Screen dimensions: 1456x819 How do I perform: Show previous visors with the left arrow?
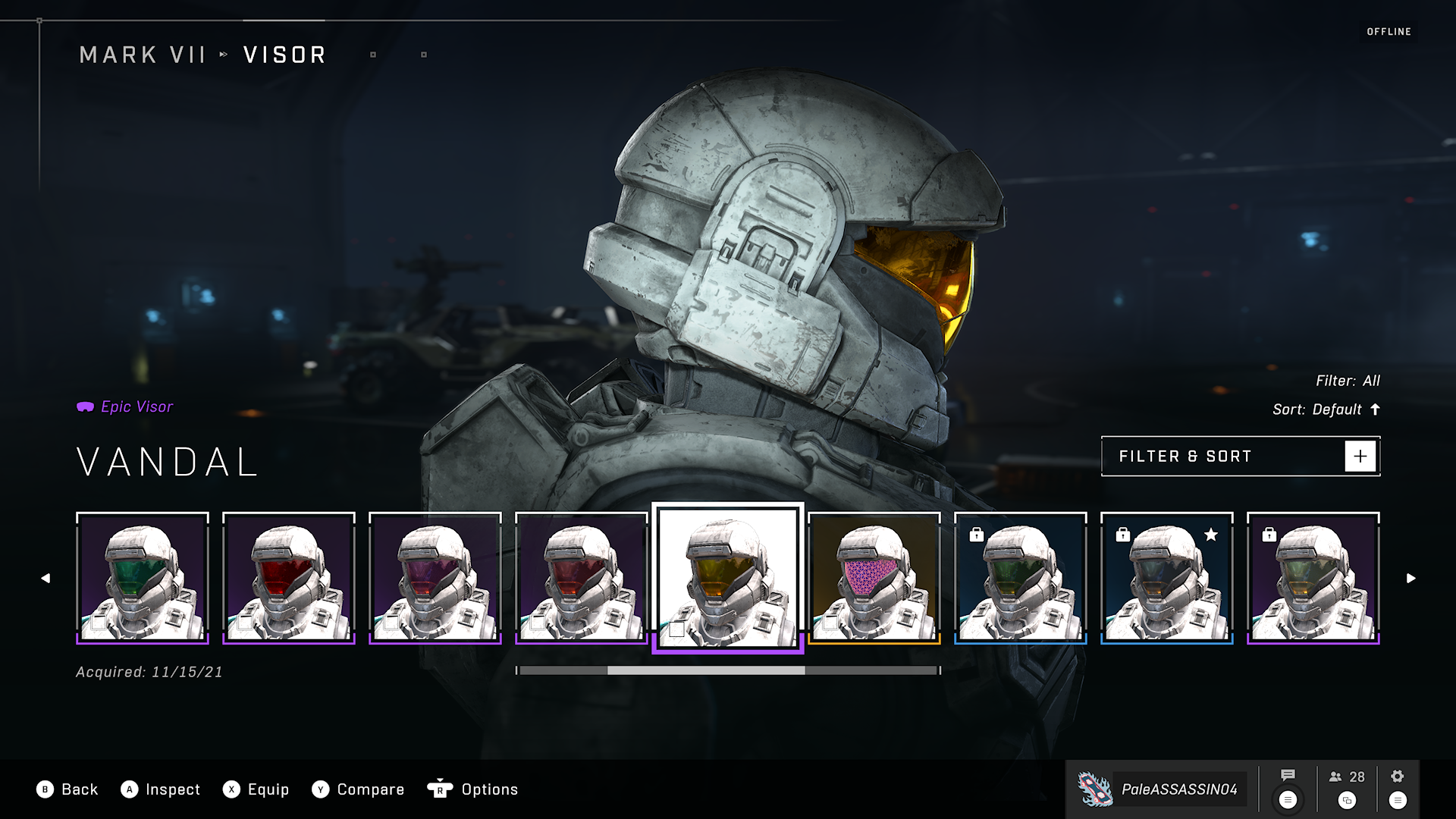coord(45,579)
